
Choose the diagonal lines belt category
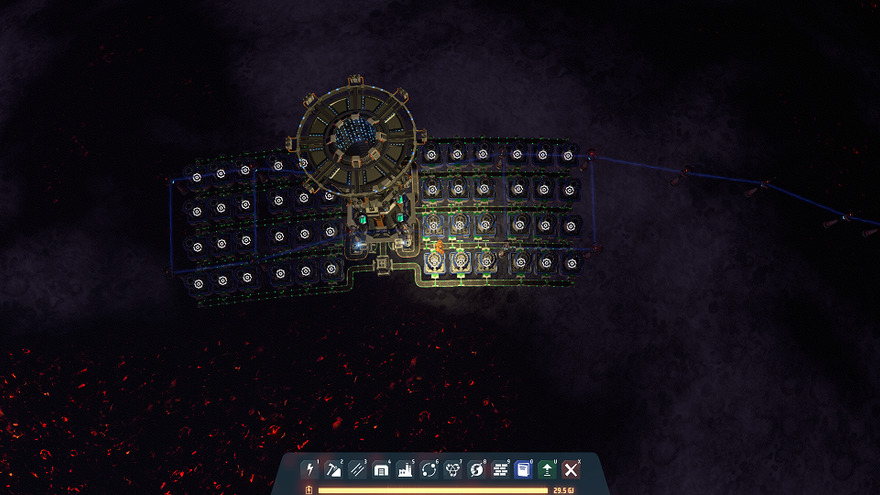tap(356, 469)
